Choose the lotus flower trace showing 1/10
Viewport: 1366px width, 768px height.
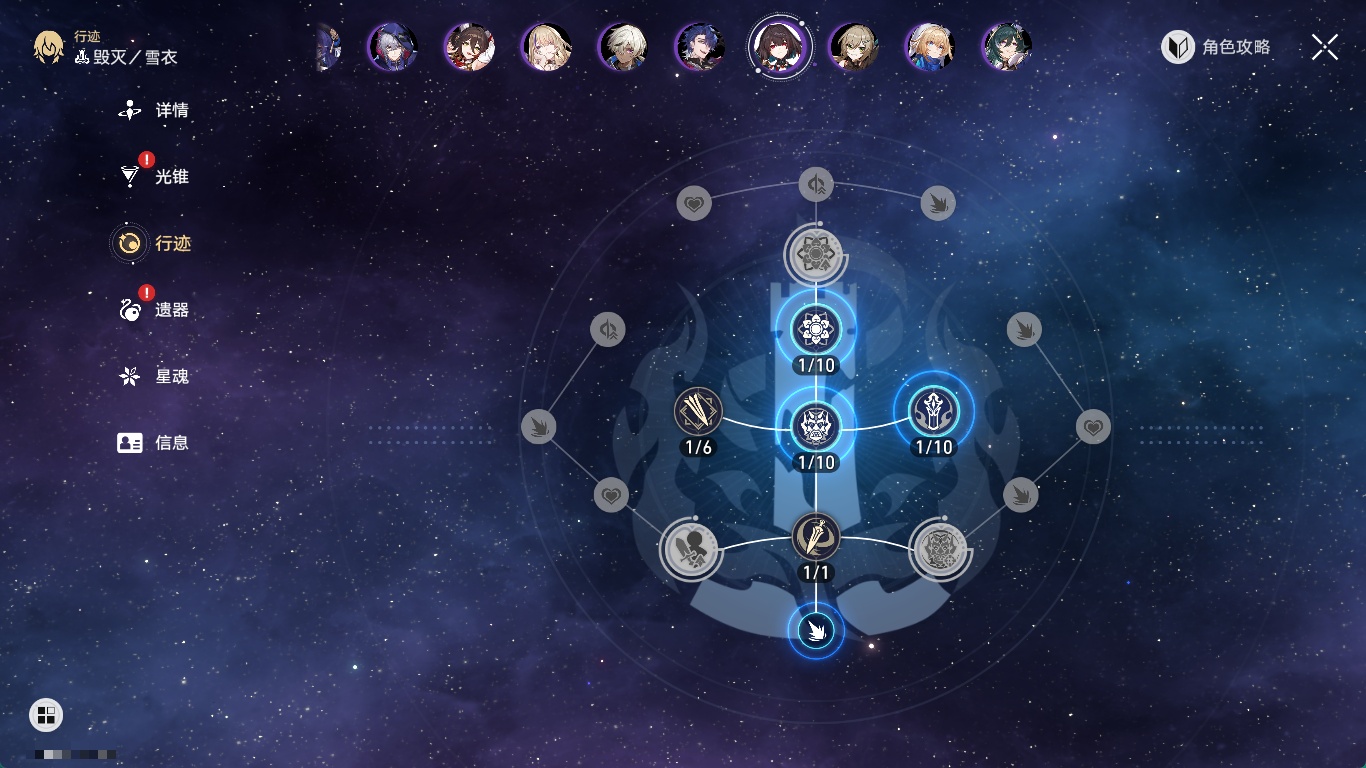click(816, 329)
